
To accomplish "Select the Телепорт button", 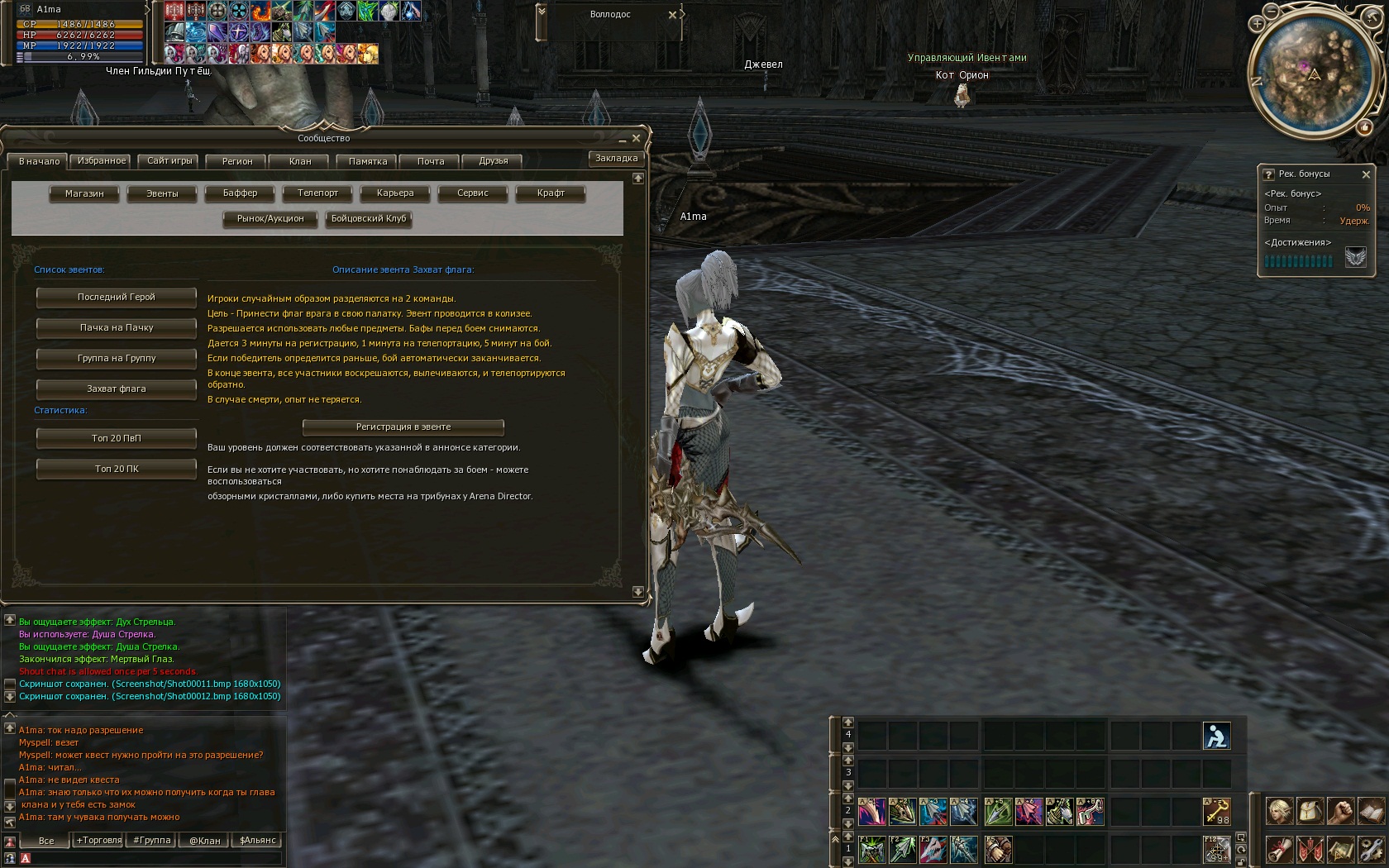I will coord(317,193).
